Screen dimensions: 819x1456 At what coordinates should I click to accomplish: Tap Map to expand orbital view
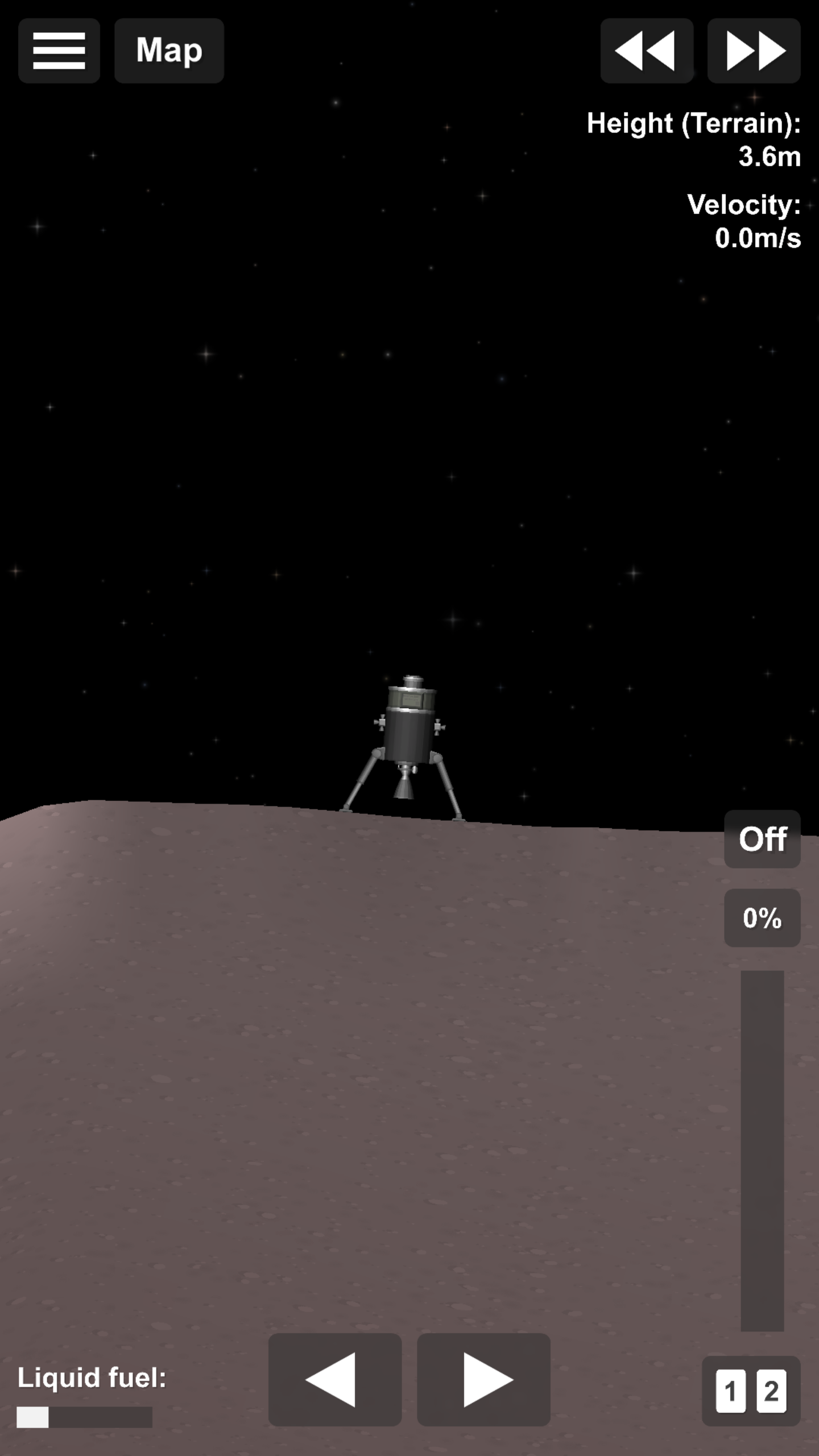[168, 51]
